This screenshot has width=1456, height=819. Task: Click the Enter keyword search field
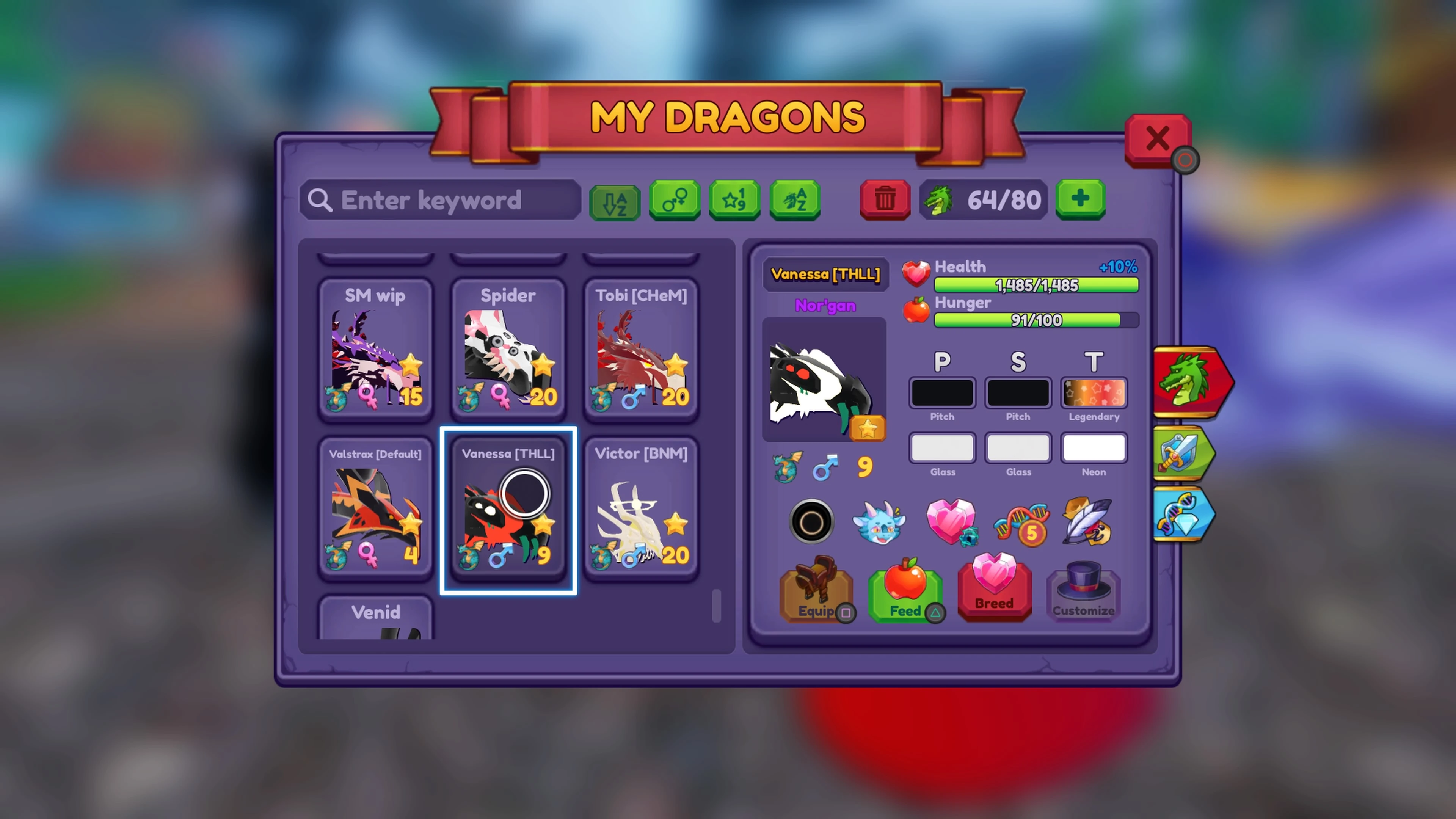click(441, 201)
